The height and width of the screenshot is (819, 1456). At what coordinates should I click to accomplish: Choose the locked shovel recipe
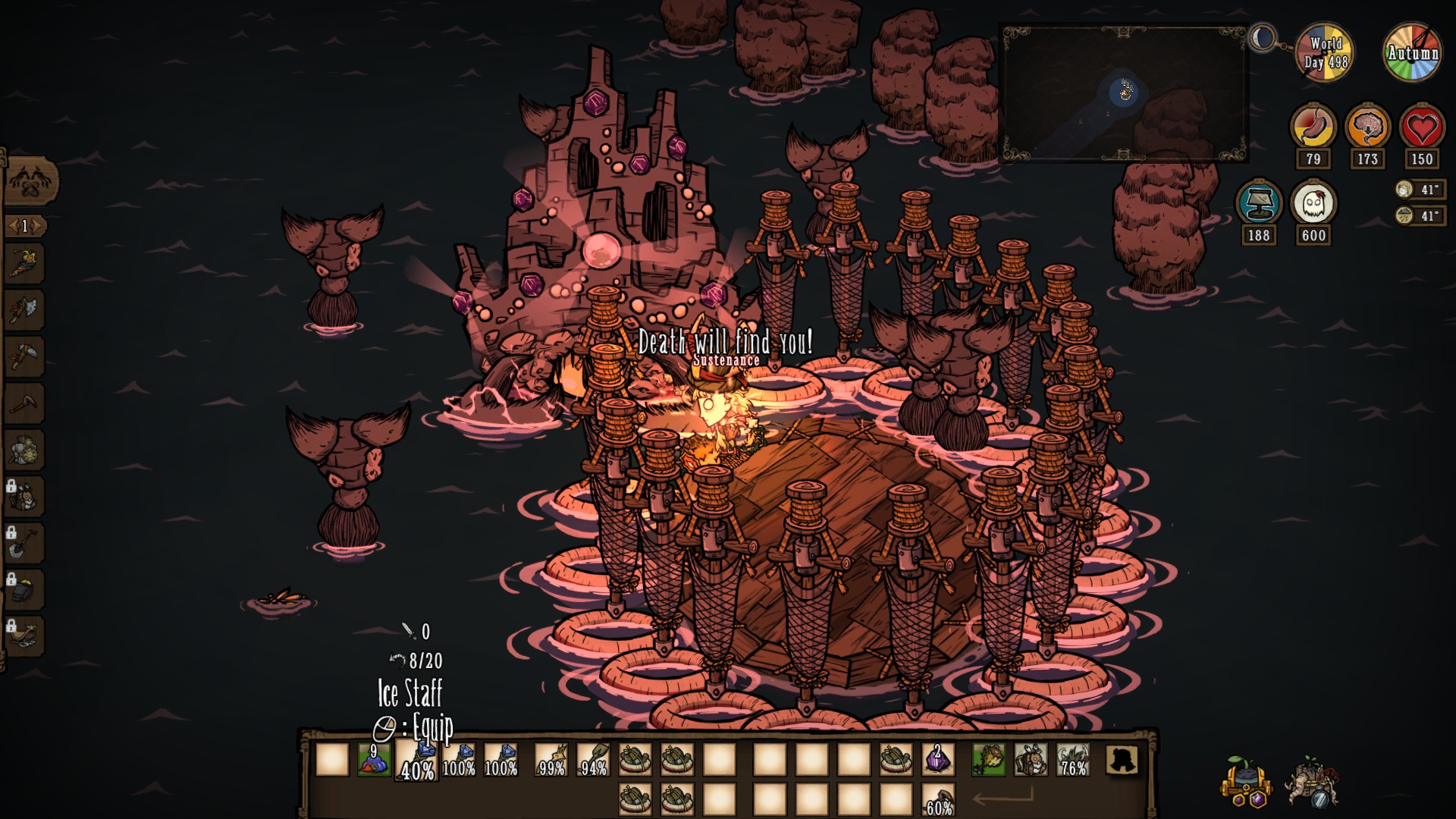pos(24,543)
